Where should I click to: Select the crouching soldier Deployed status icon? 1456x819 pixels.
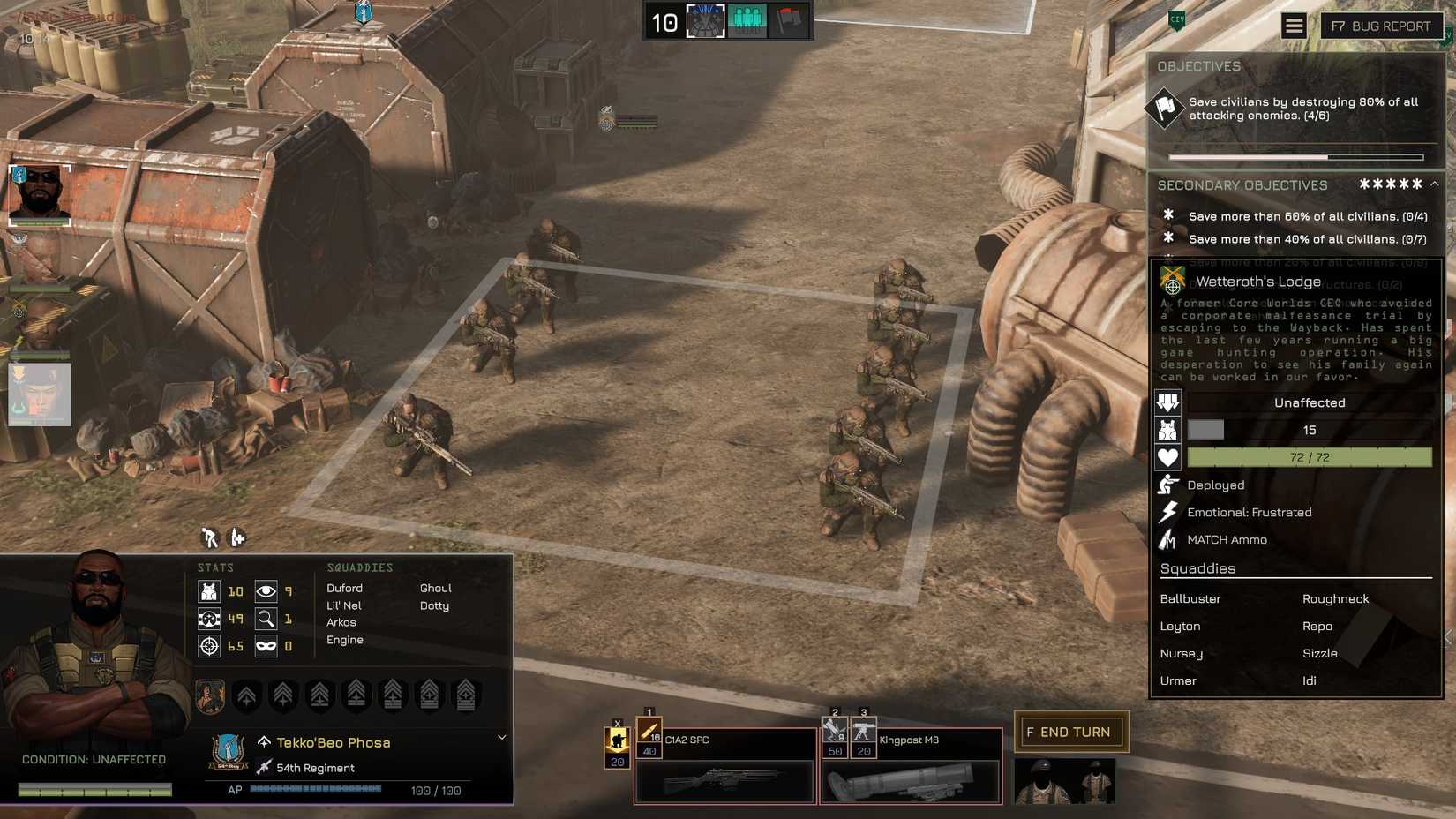(1167, 485)
